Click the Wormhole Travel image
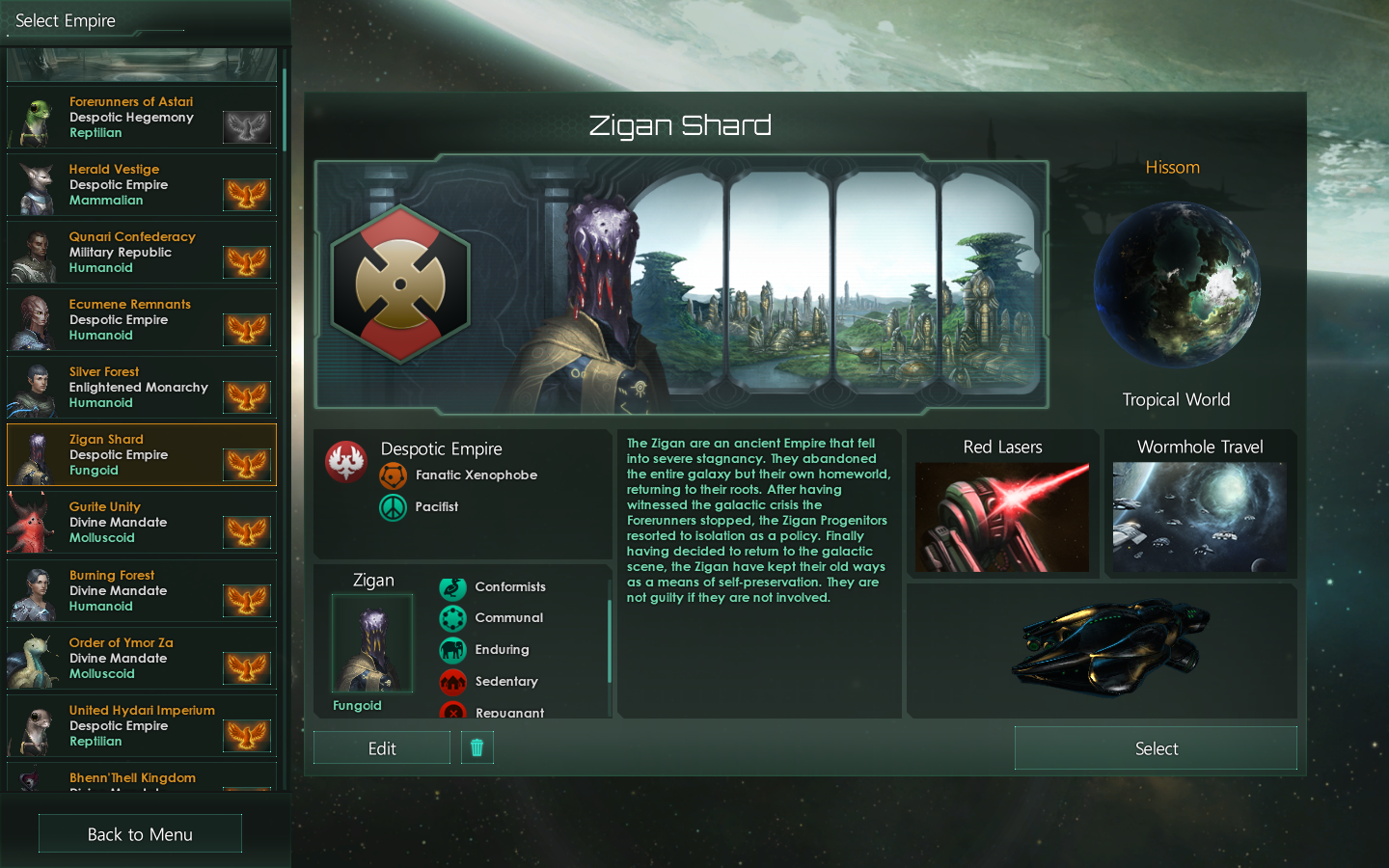The width and height of the screenshot is (1389, 868). pos(1200,517)
